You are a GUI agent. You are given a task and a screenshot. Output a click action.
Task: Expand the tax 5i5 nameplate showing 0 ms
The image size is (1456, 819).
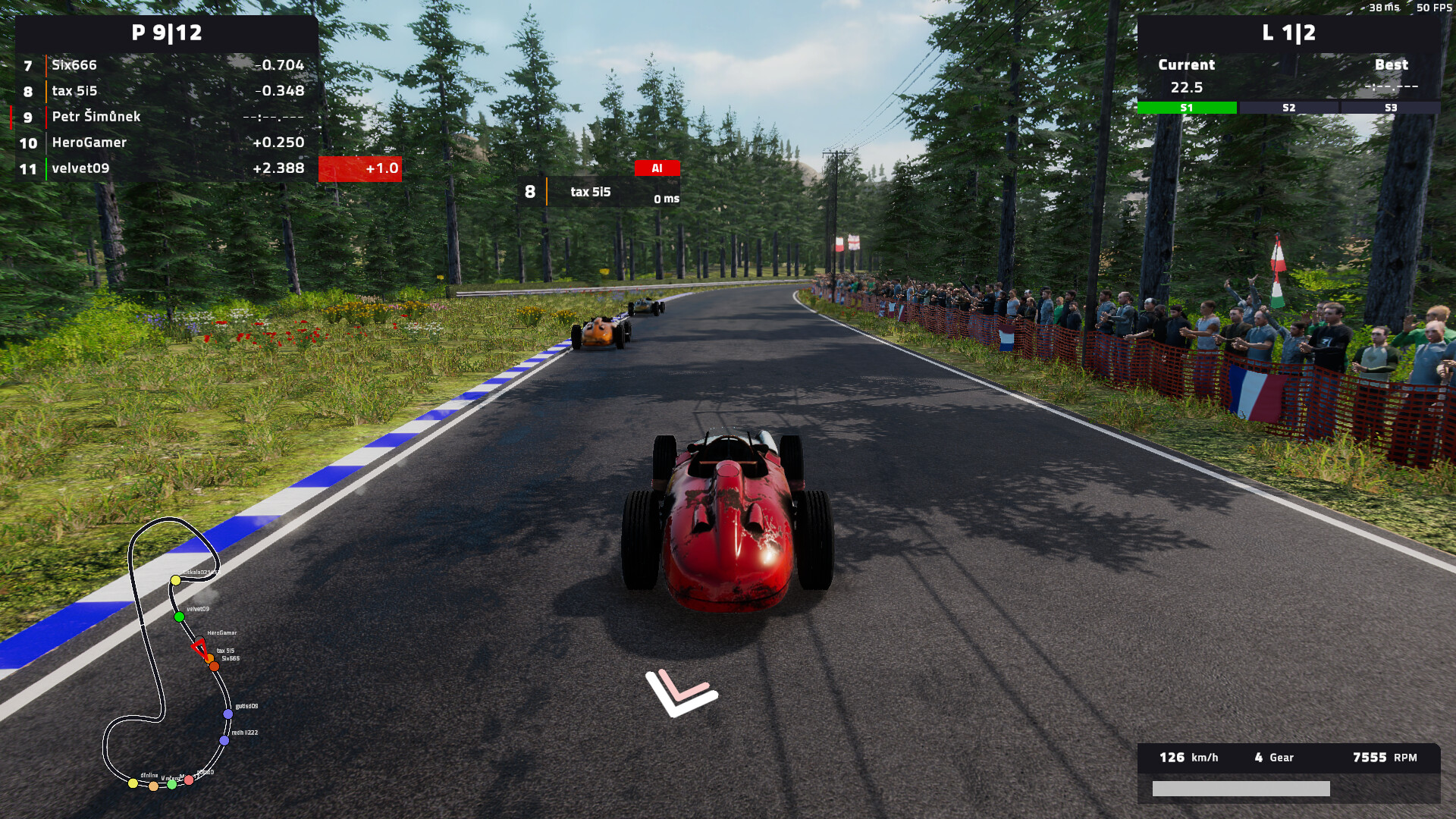[x=599, y=191]
